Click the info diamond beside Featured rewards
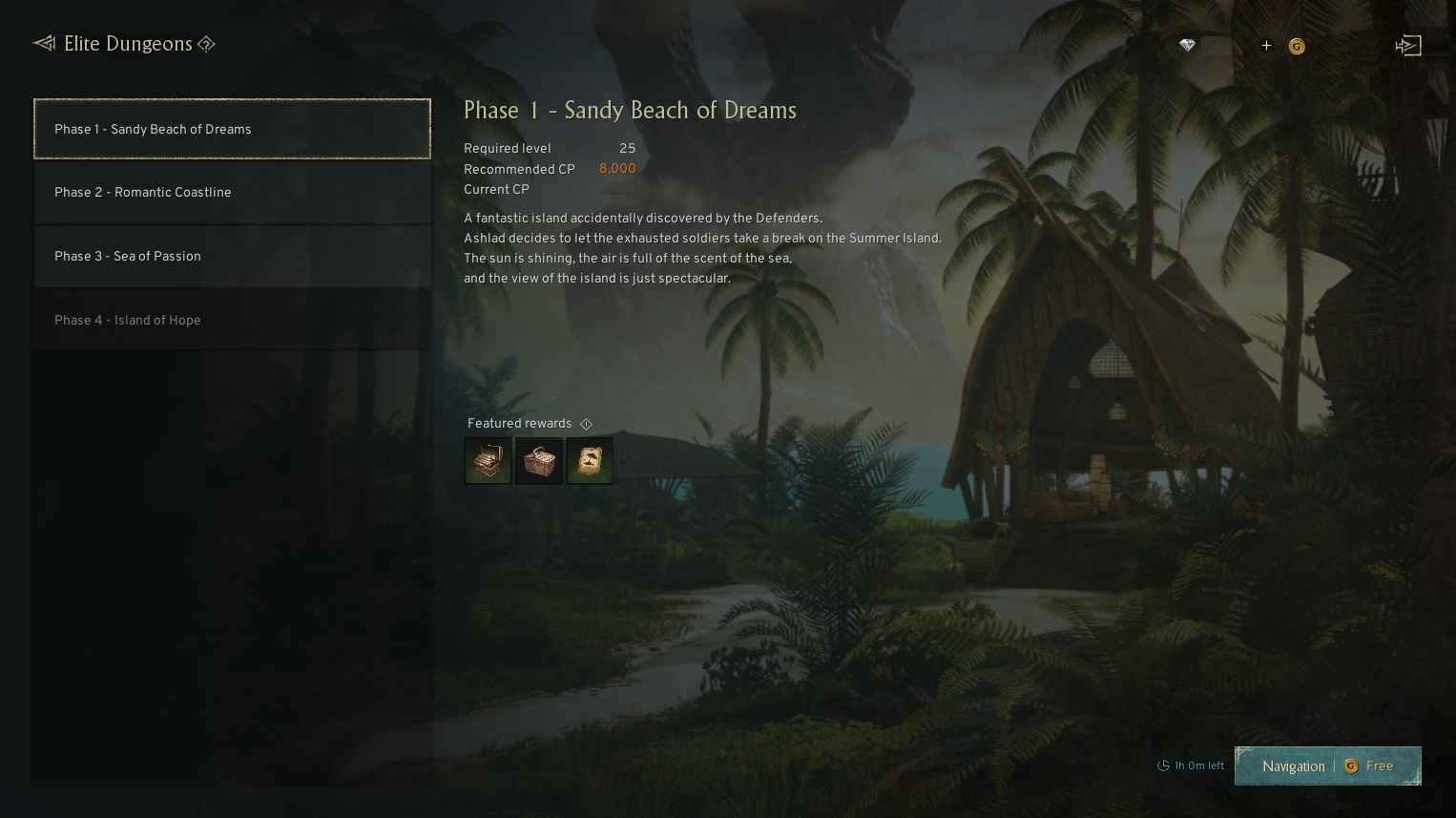This screenshot has height=818, width=1456. pyautogui.click(x=586, y=423)
